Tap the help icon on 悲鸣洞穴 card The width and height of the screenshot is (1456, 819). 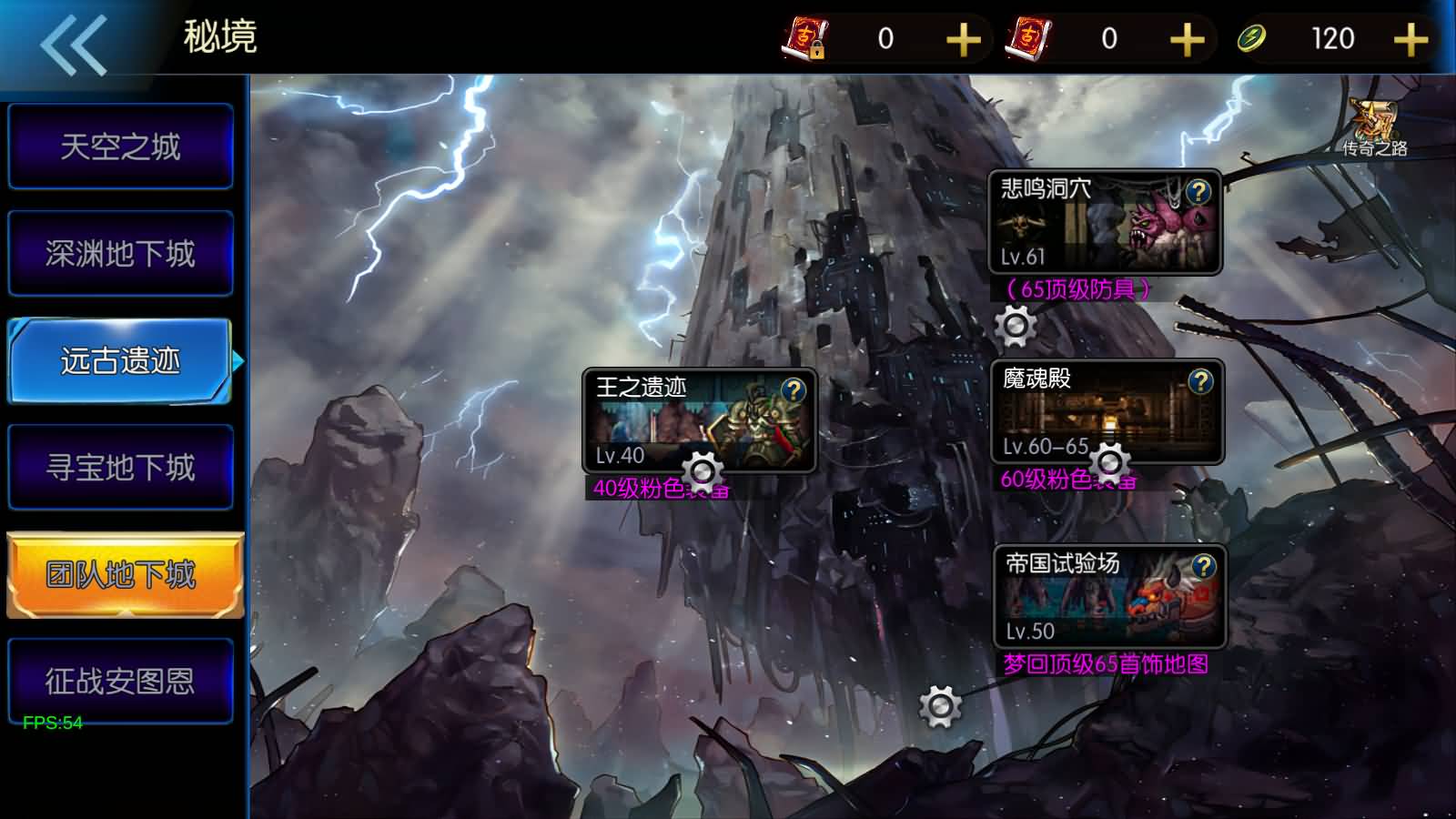[1198, 191]
